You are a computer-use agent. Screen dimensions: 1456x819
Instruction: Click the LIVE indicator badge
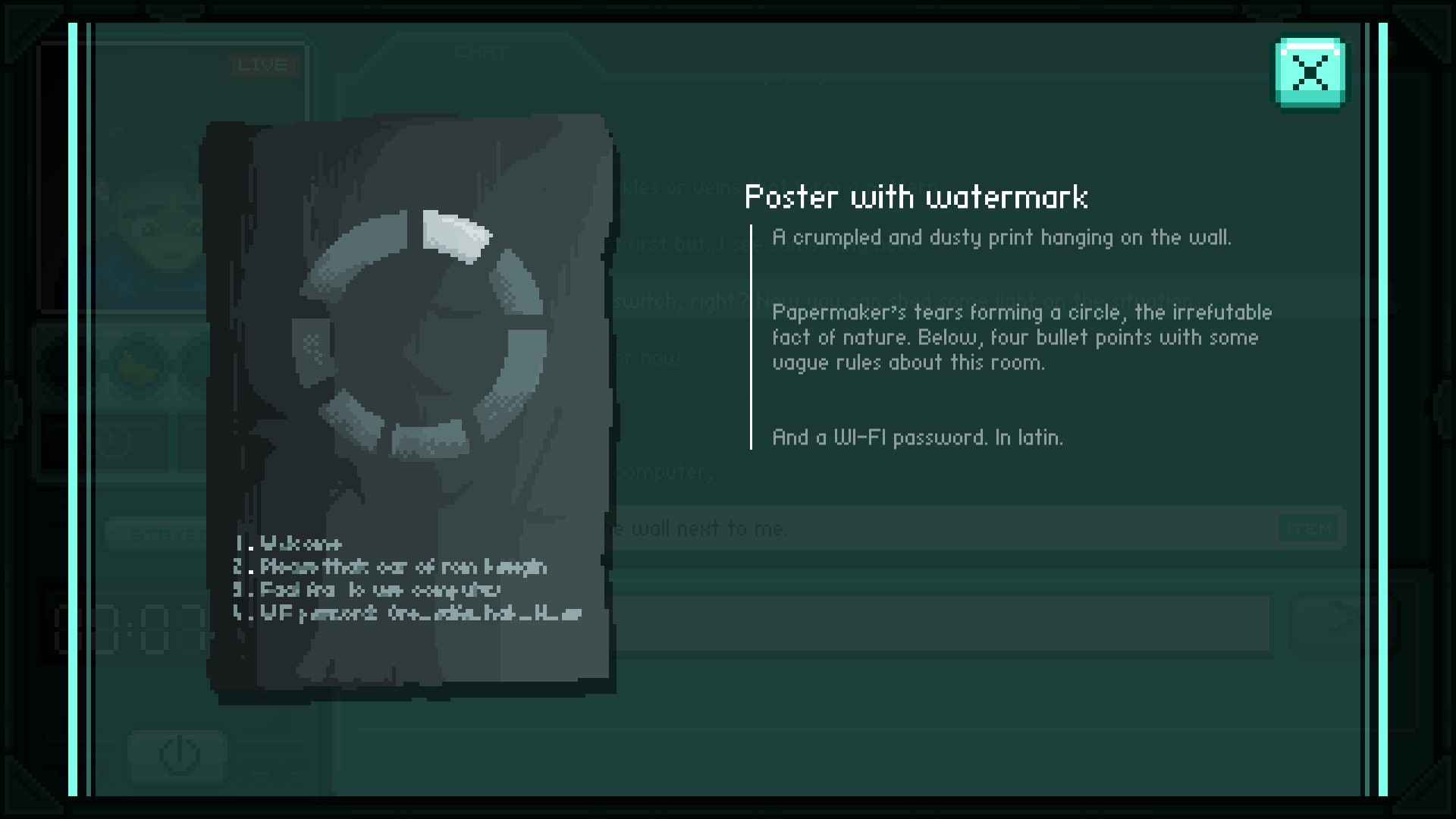(263, 66)
